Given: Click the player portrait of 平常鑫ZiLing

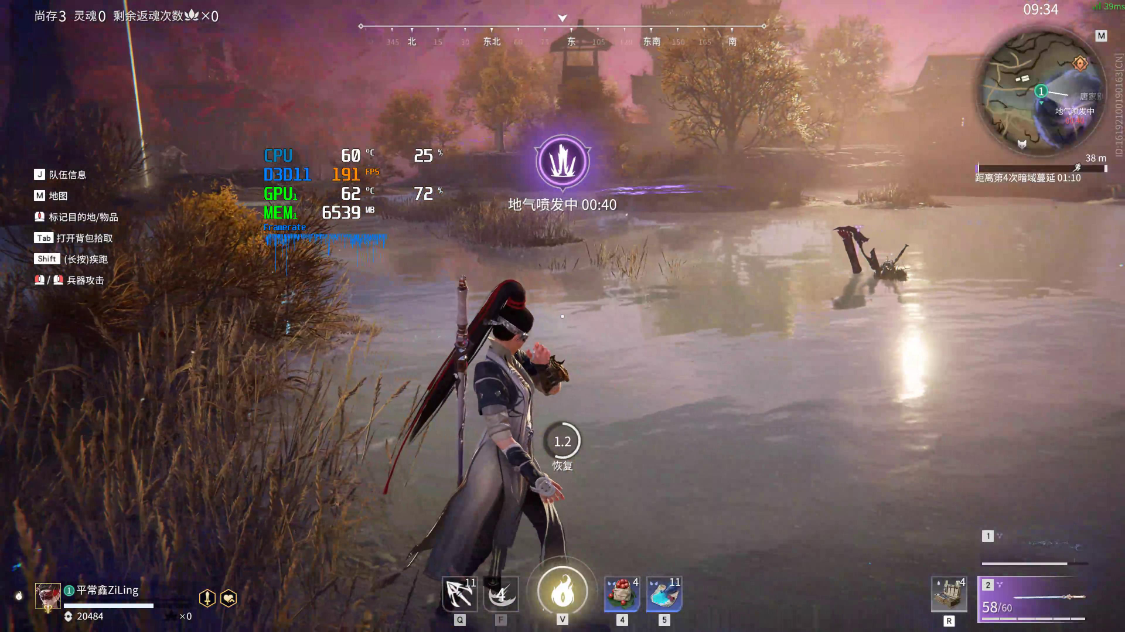Looking at the screenshot, I should (x=48, y=596).
